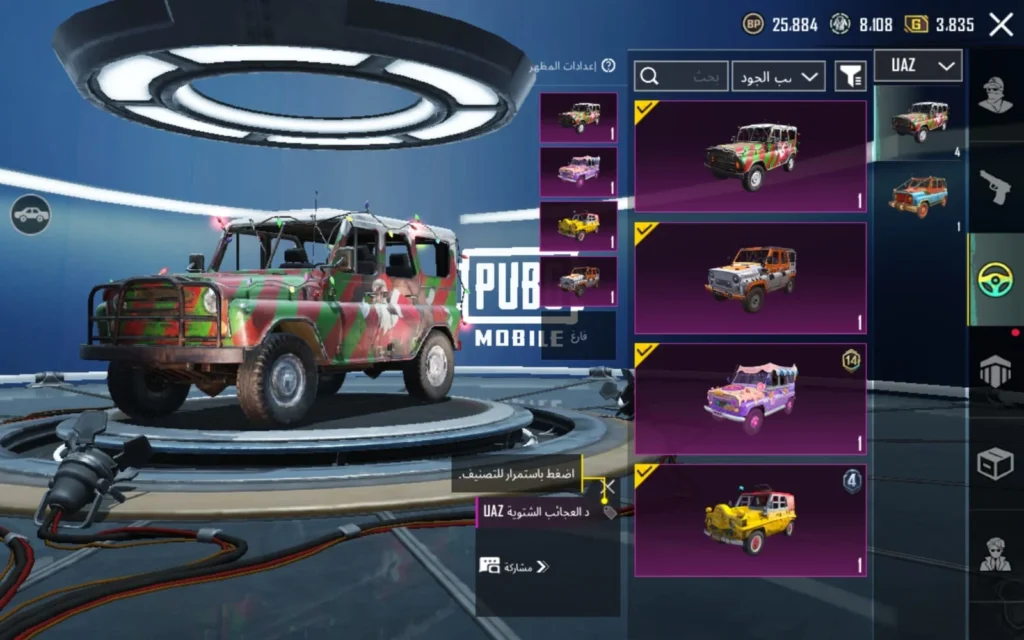This screenshot has height=640, width=1024.
Task: Click the search field with magnifier icon
Action: tap(681, 76)
